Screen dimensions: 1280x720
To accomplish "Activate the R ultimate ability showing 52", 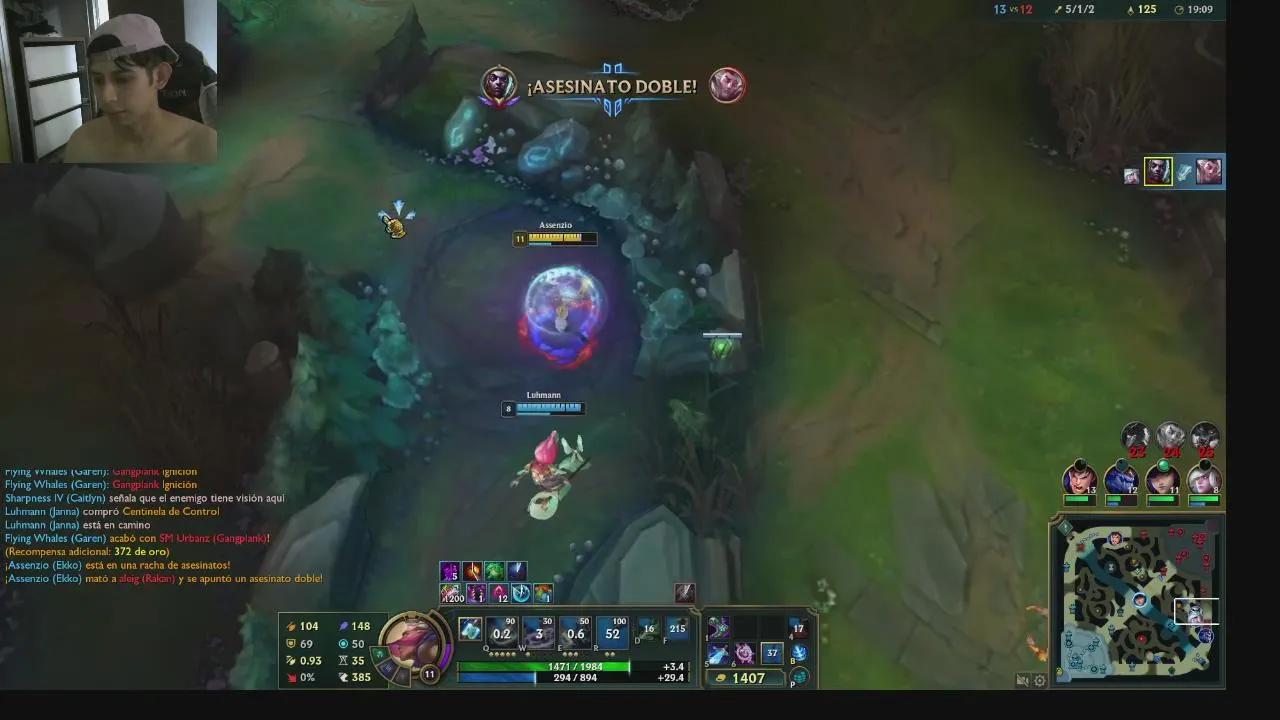I will click(610, 632).
